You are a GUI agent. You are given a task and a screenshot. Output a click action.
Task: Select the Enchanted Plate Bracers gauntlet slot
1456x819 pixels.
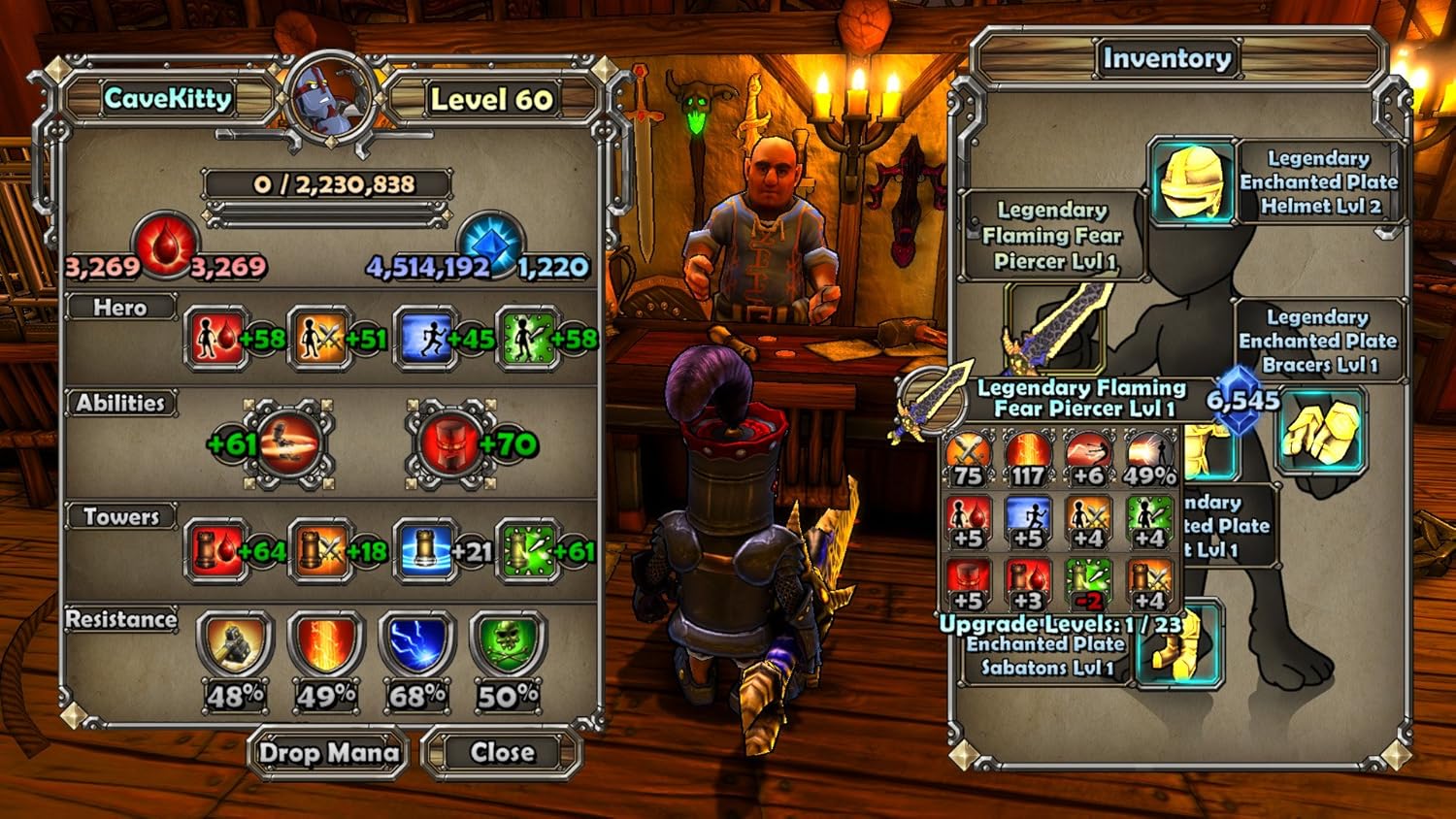tap(1320, 431)
